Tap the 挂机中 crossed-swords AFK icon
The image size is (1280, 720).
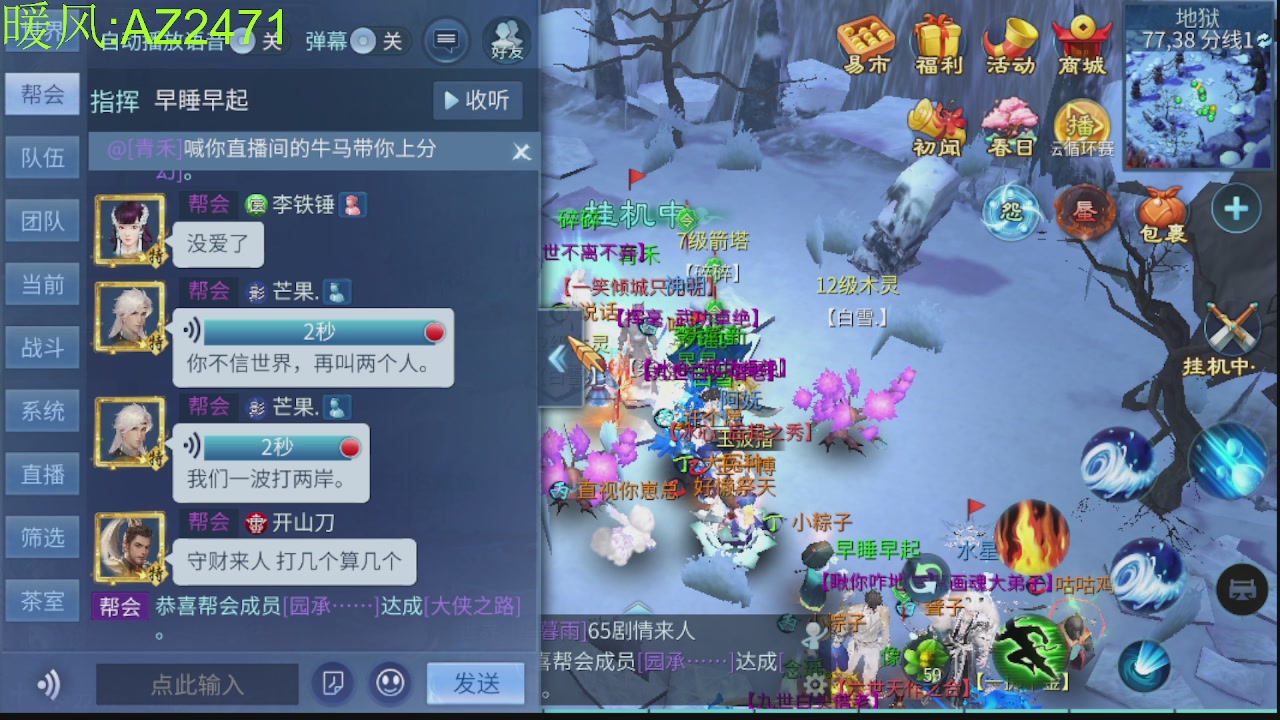(x=1232, y=333)
